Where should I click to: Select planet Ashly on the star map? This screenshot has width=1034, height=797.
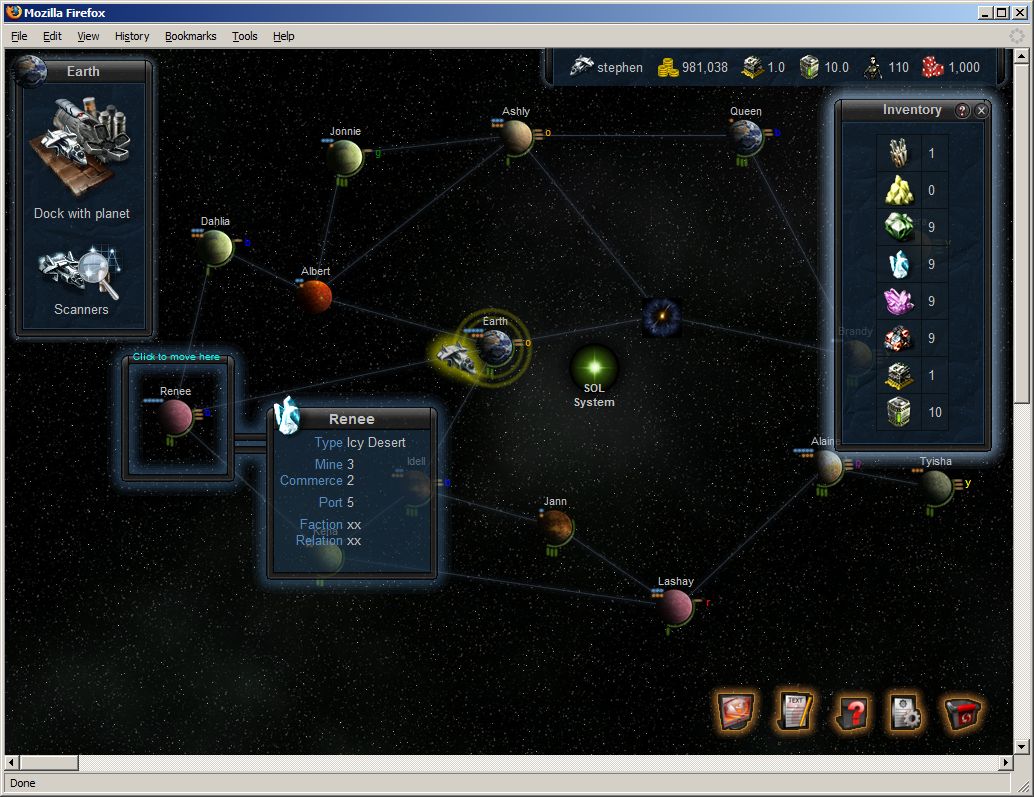pyautogui.click(x=517, y=137)
